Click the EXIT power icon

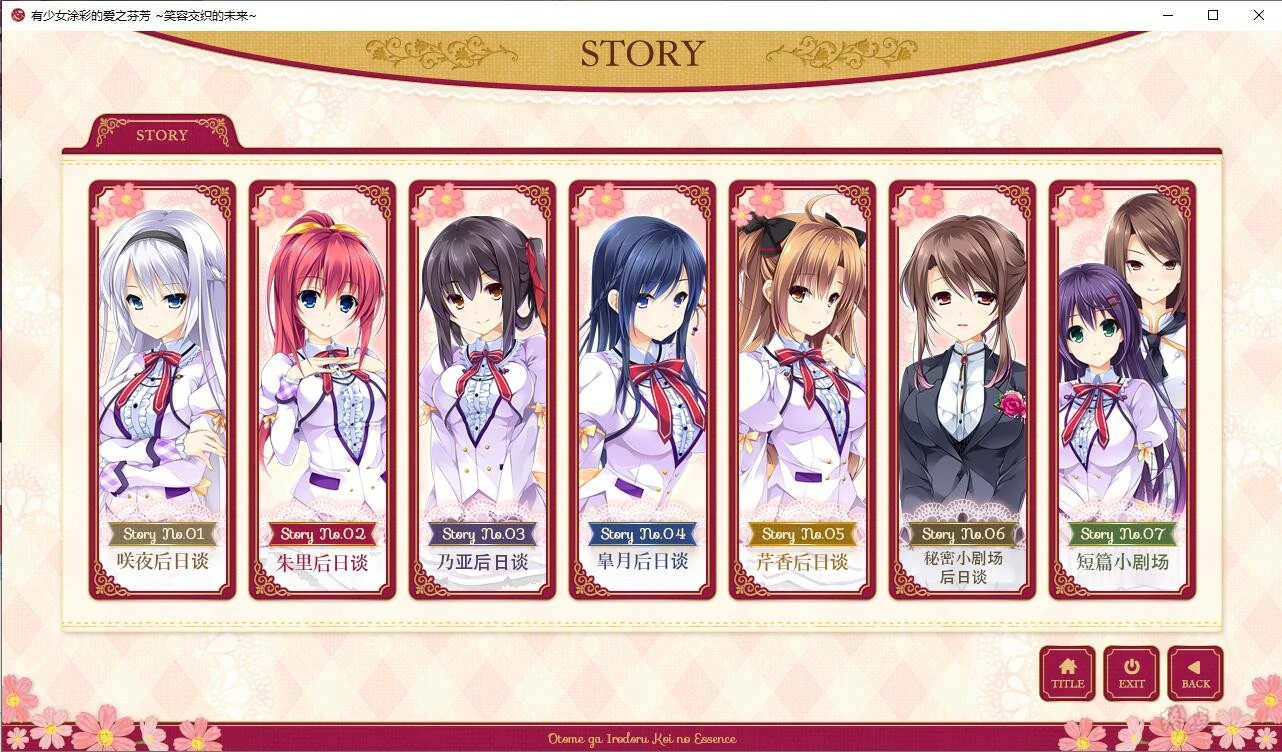point(1131,665)
